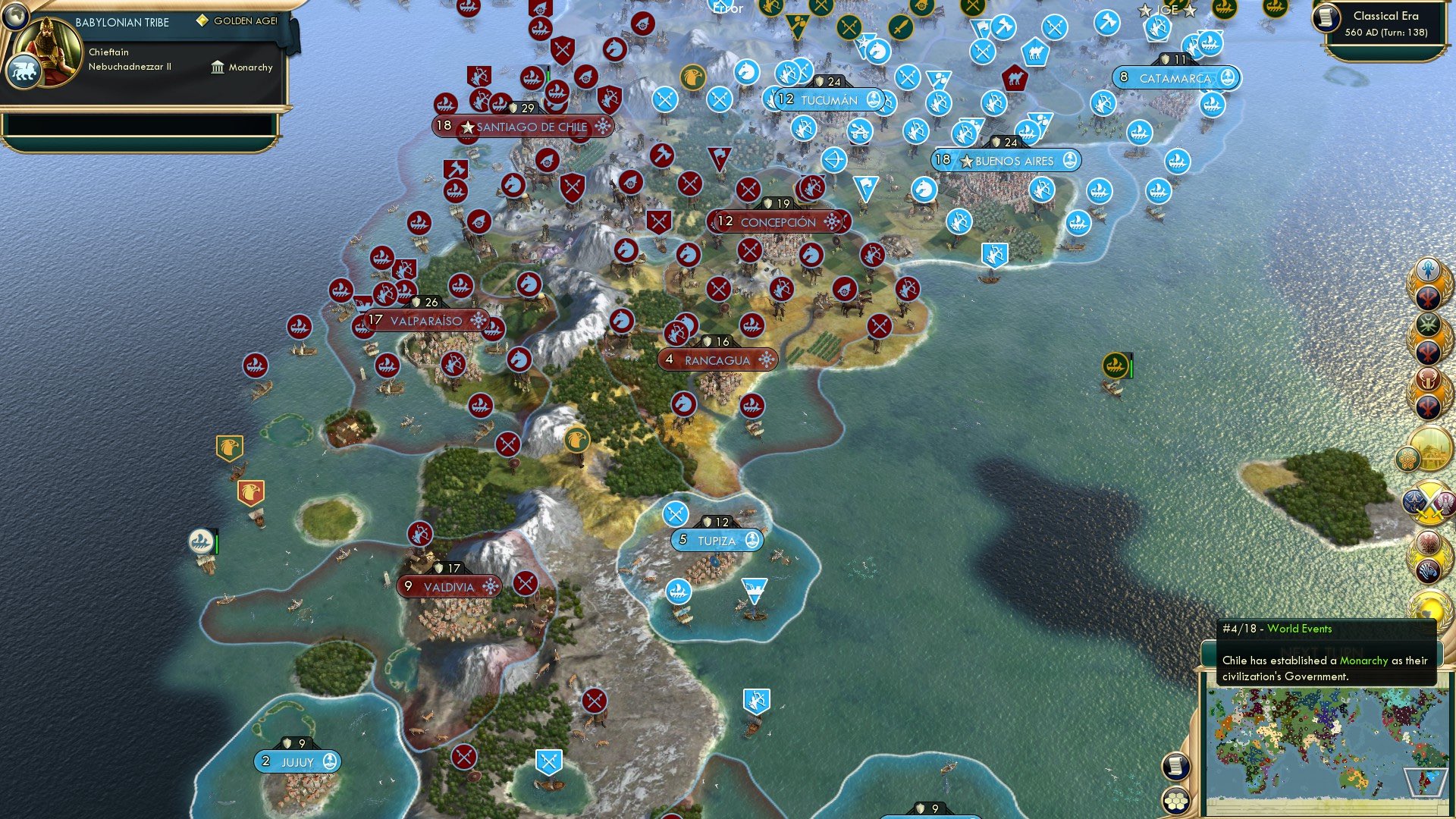1456x819 pixels.
Task: Click Nebuchadnezzar II's leader portrait
Action: 47,52
